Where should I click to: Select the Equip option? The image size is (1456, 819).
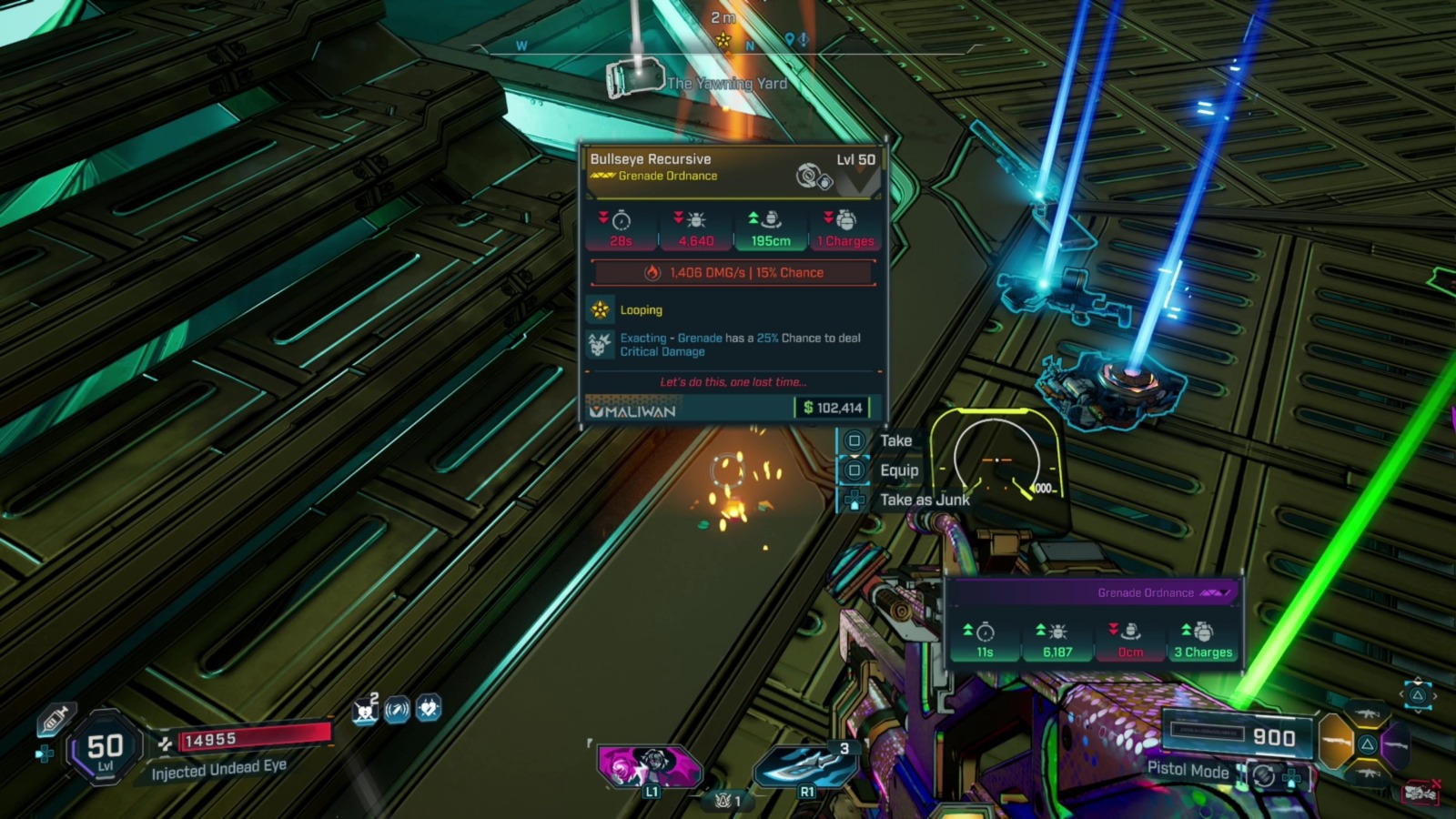click(x=898, y=470)
